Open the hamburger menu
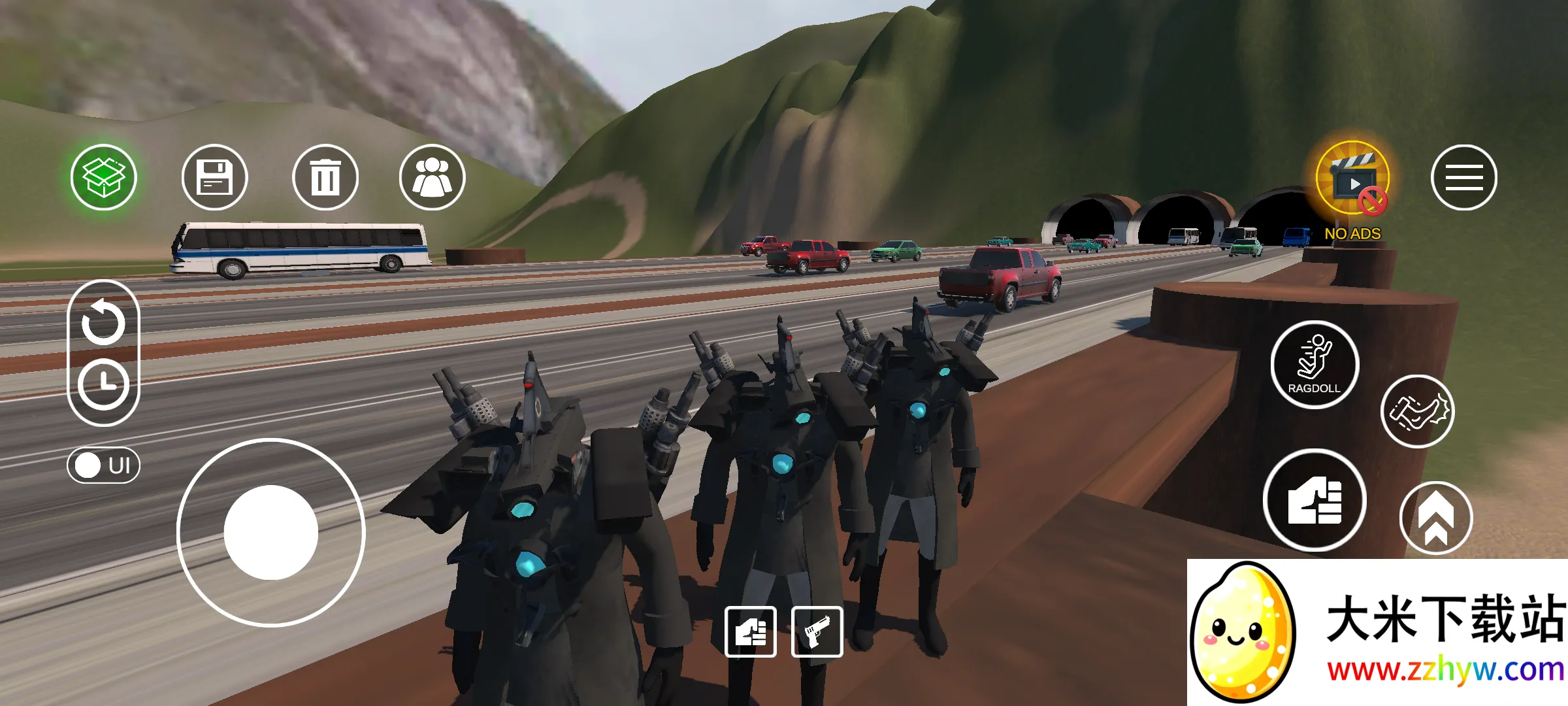1568x706 pixels. (1463, 177)
